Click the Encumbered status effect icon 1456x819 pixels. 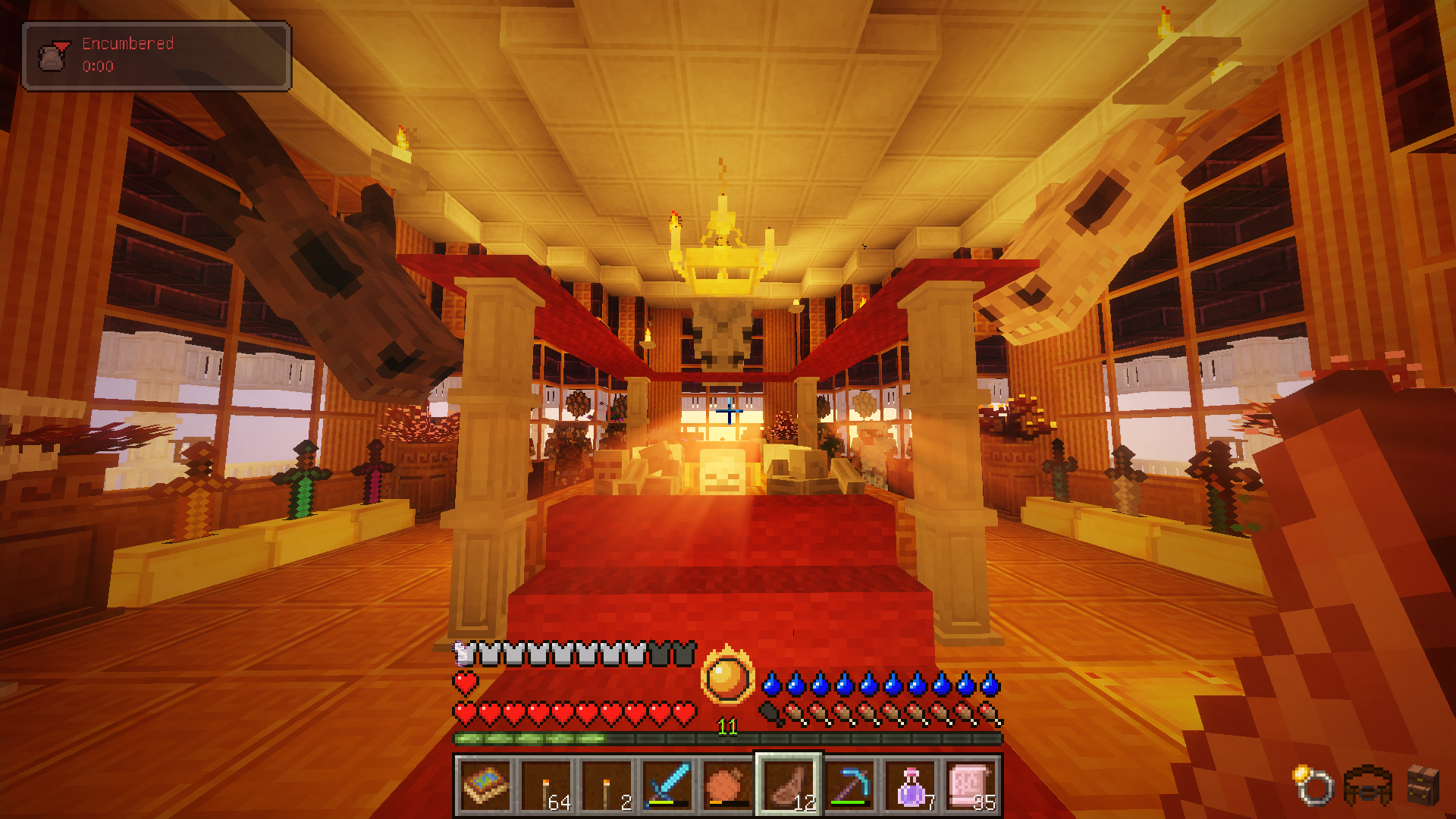tap(52, 55)
